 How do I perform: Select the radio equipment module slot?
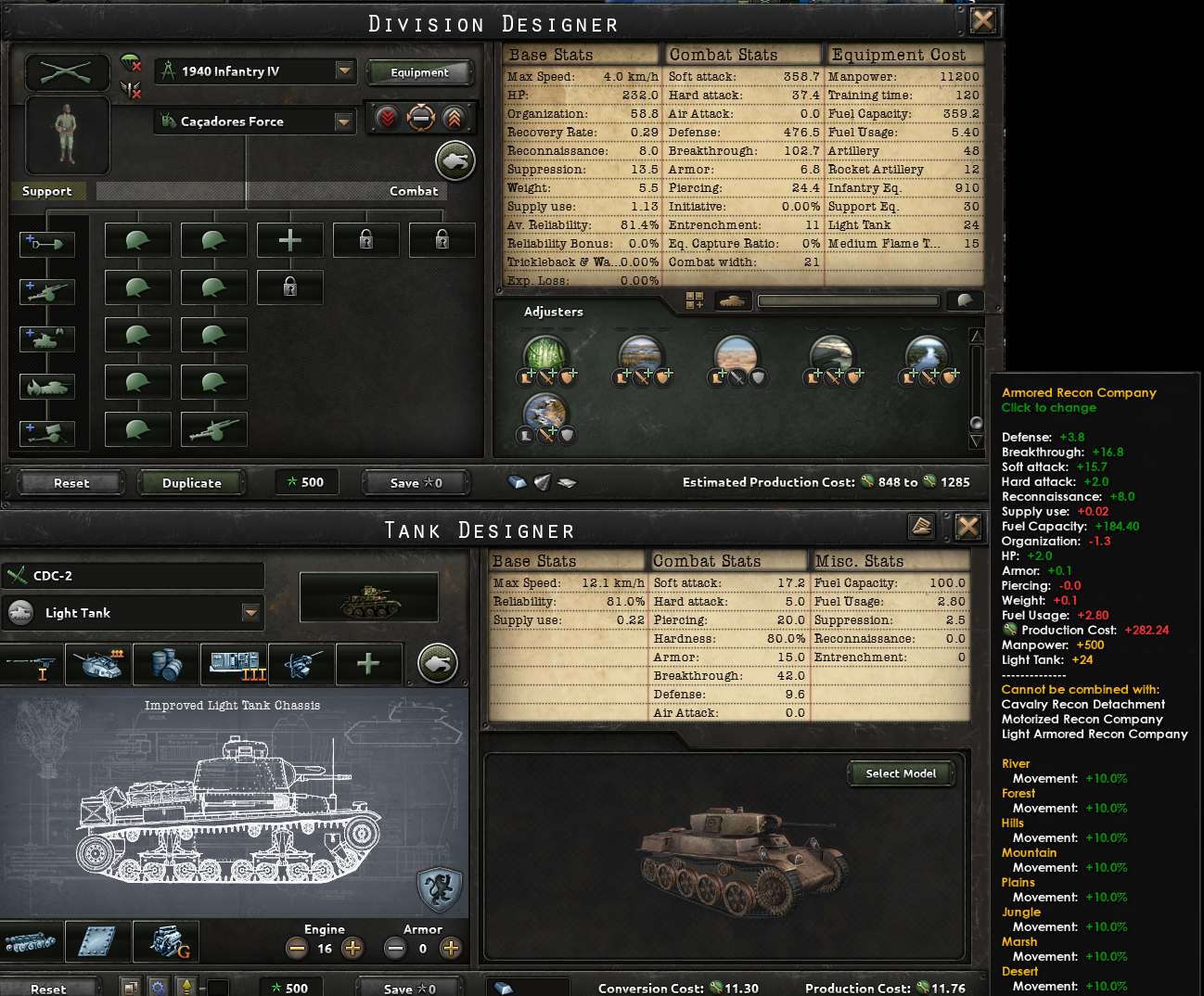pyautogui.click(x=234, y=664)
